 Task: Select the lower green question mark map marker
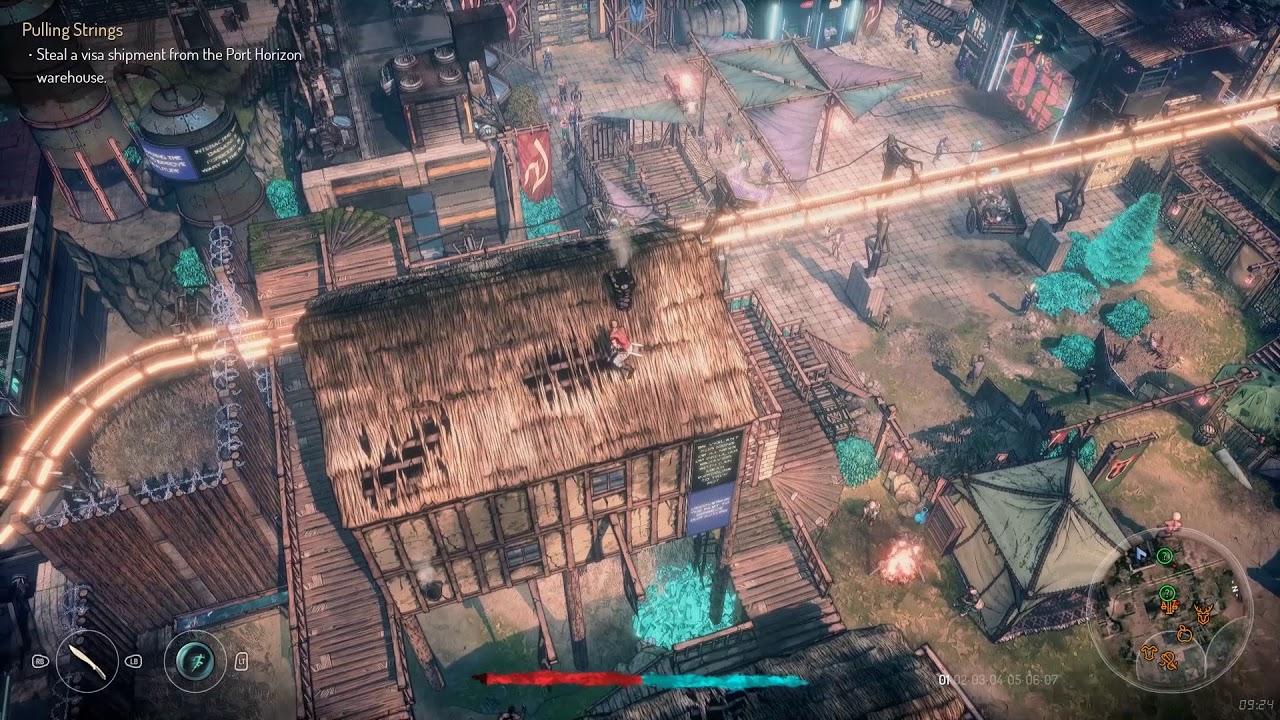(x=1167, y=593)
